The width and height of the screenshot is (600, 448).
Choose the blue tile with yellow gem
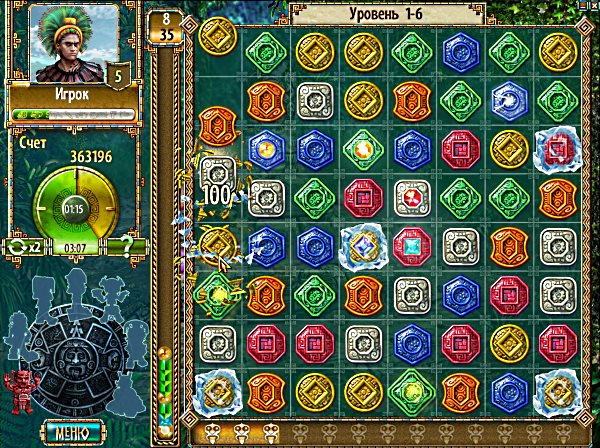click(x=263, y=148)
